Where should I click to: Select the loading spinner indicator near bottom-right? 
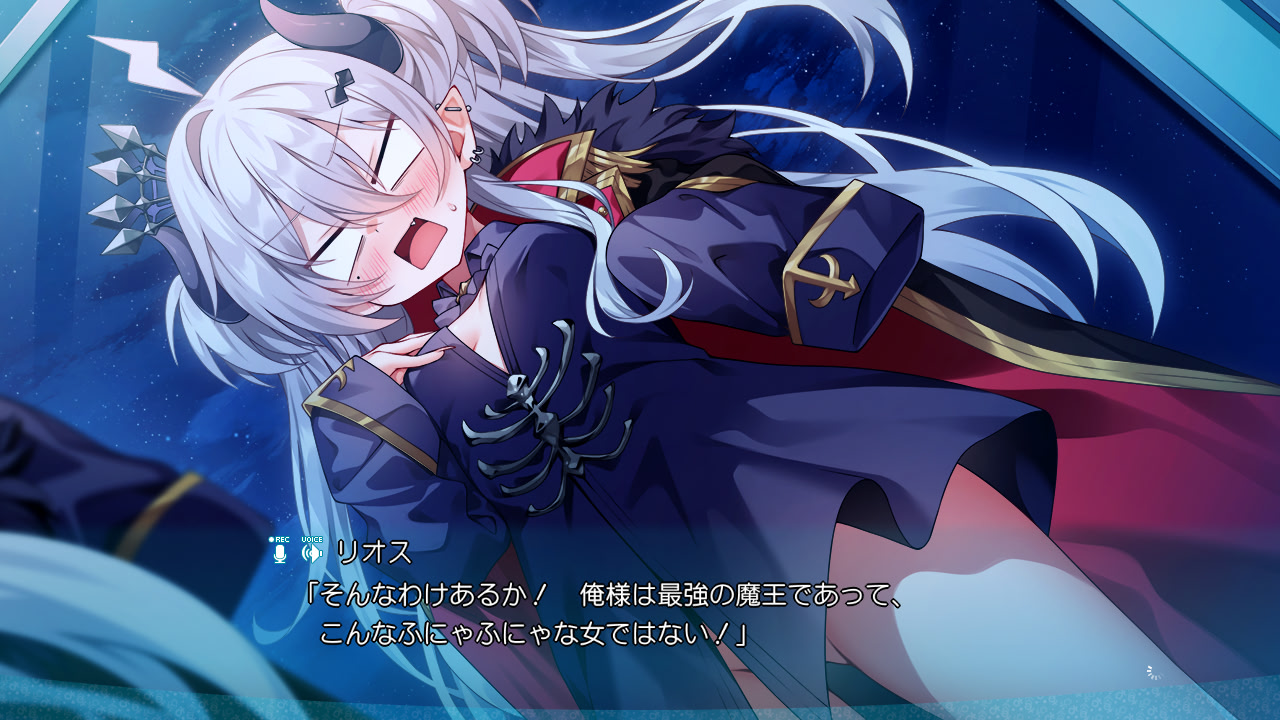(x=1153, y=673)
